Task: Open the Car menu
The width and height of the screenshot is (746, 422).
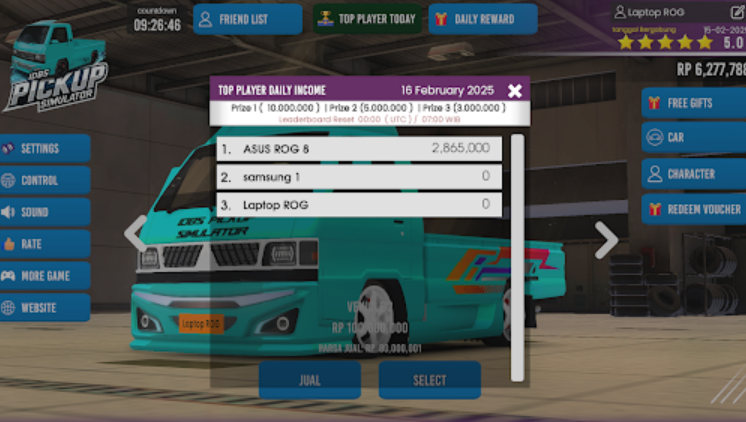Action: pos(694,137)
